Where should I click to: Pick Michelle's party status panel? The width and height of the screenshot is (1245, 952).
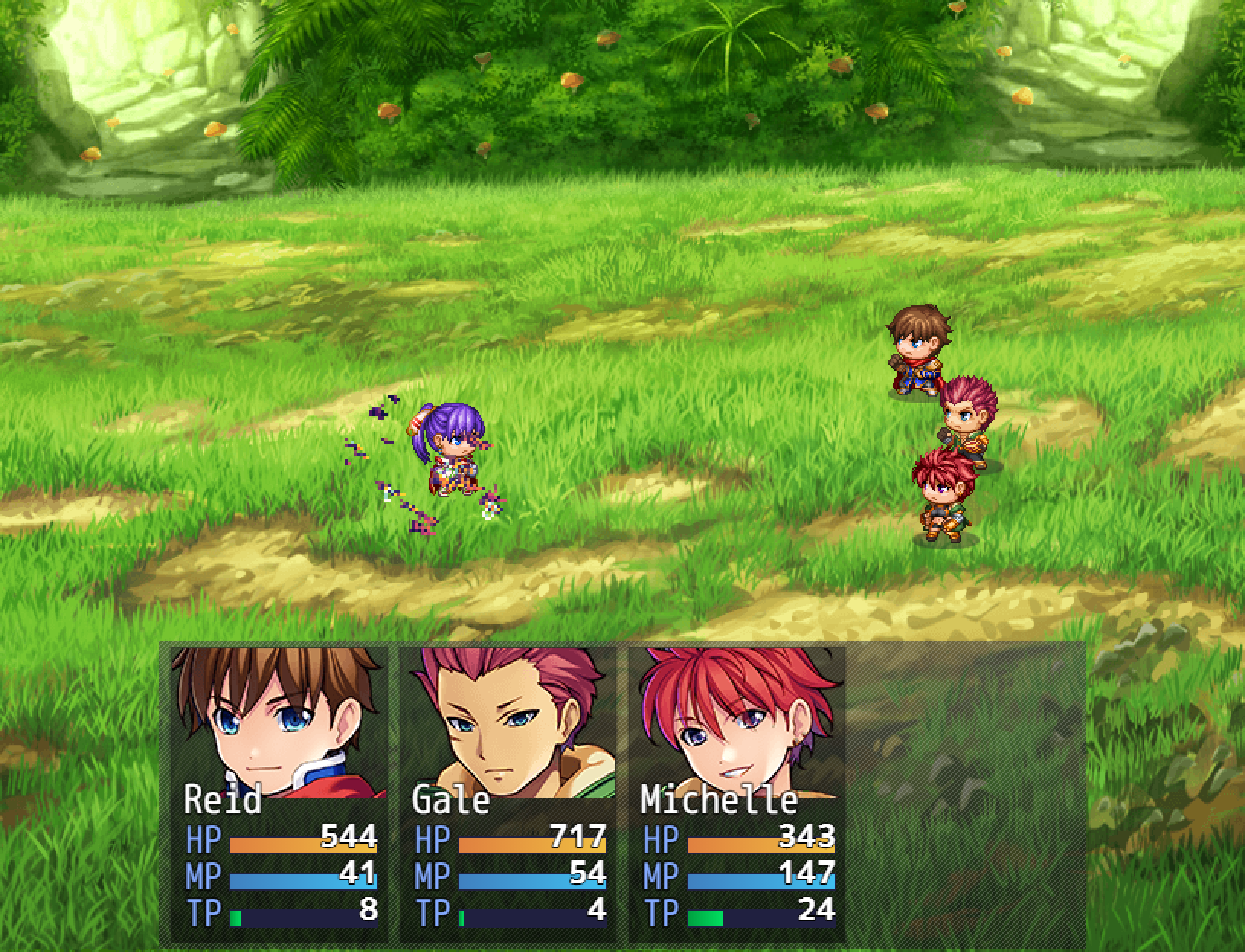pos(737,793)
